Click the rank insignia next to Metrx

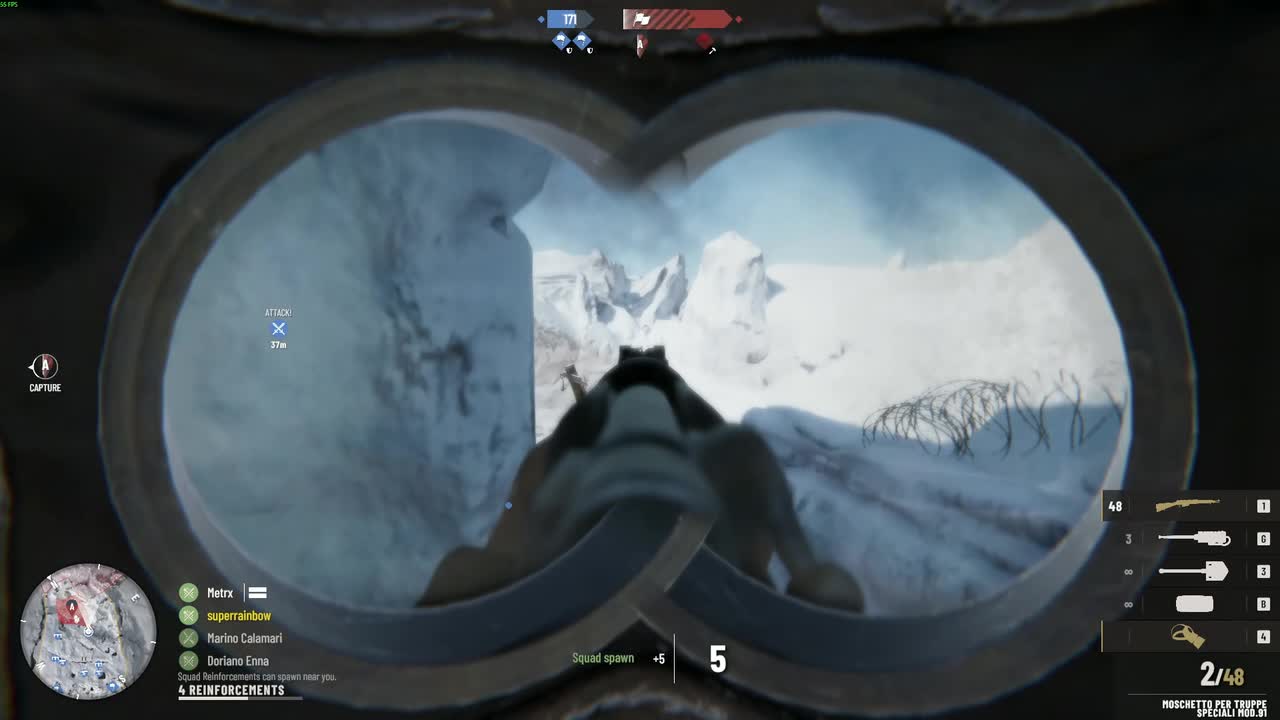[258, 592]
